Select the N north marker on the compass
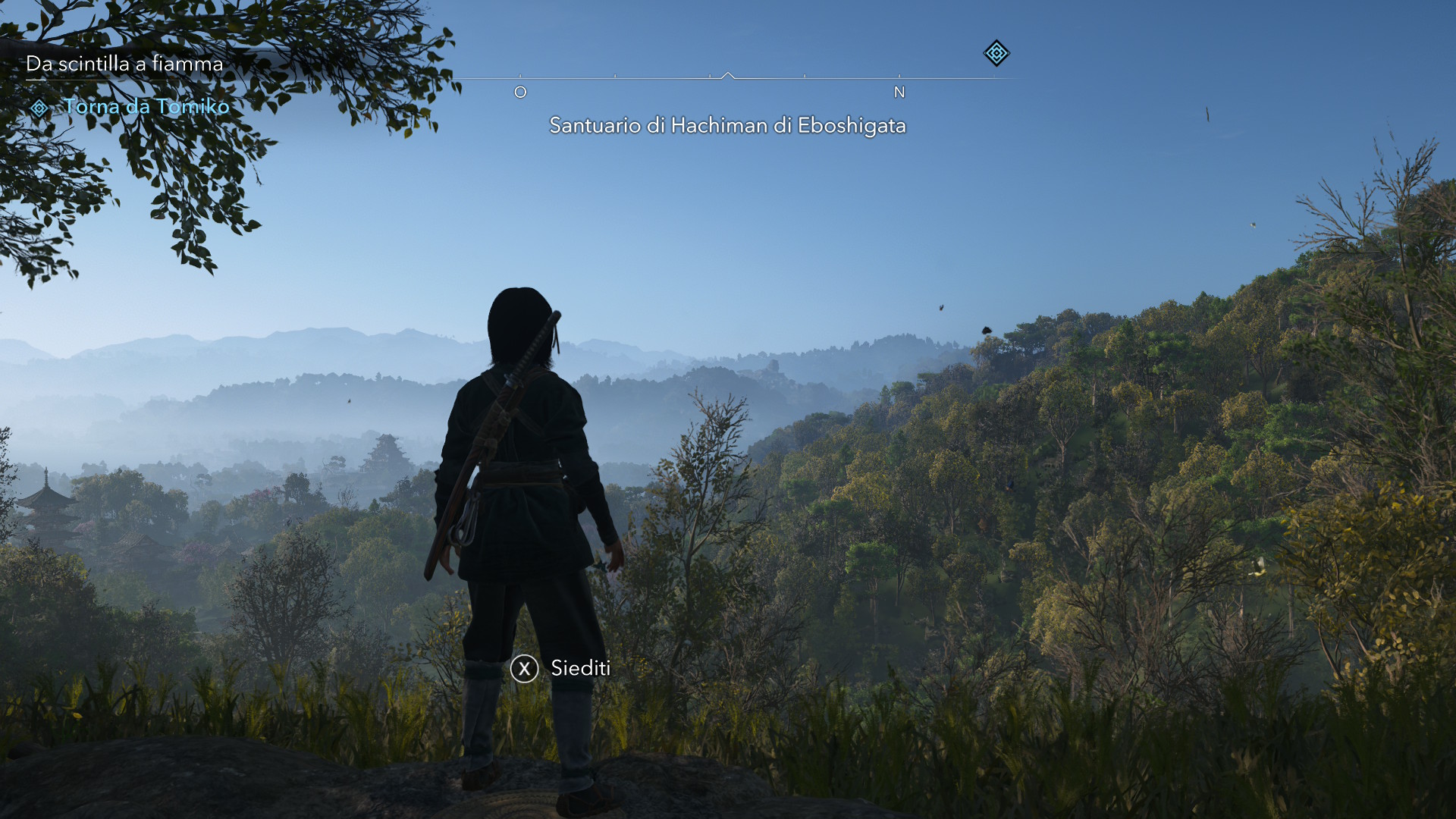 (899, 91)
